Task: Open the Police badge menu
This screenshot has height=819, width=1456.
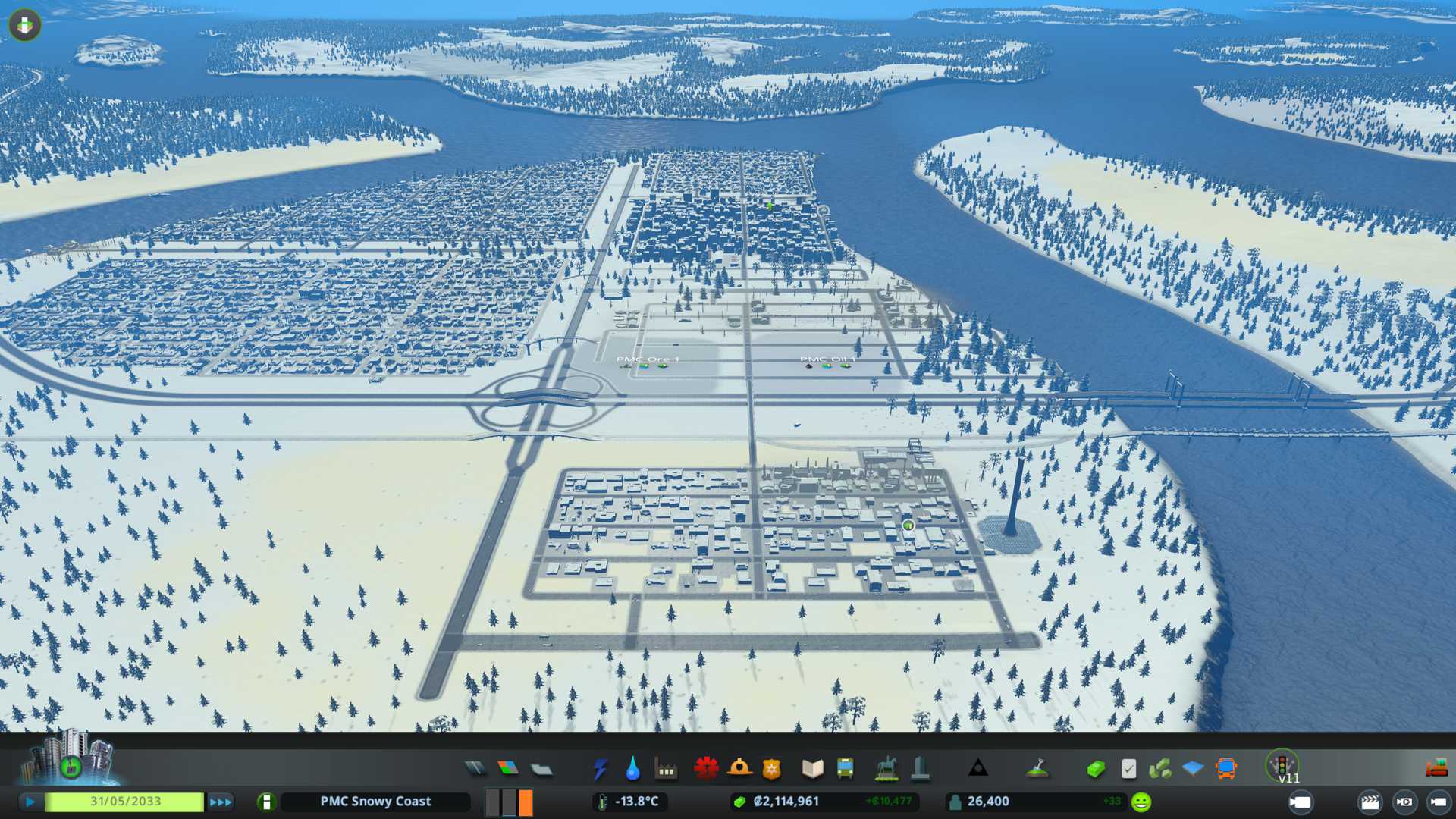Action: (x=772, y=769)
